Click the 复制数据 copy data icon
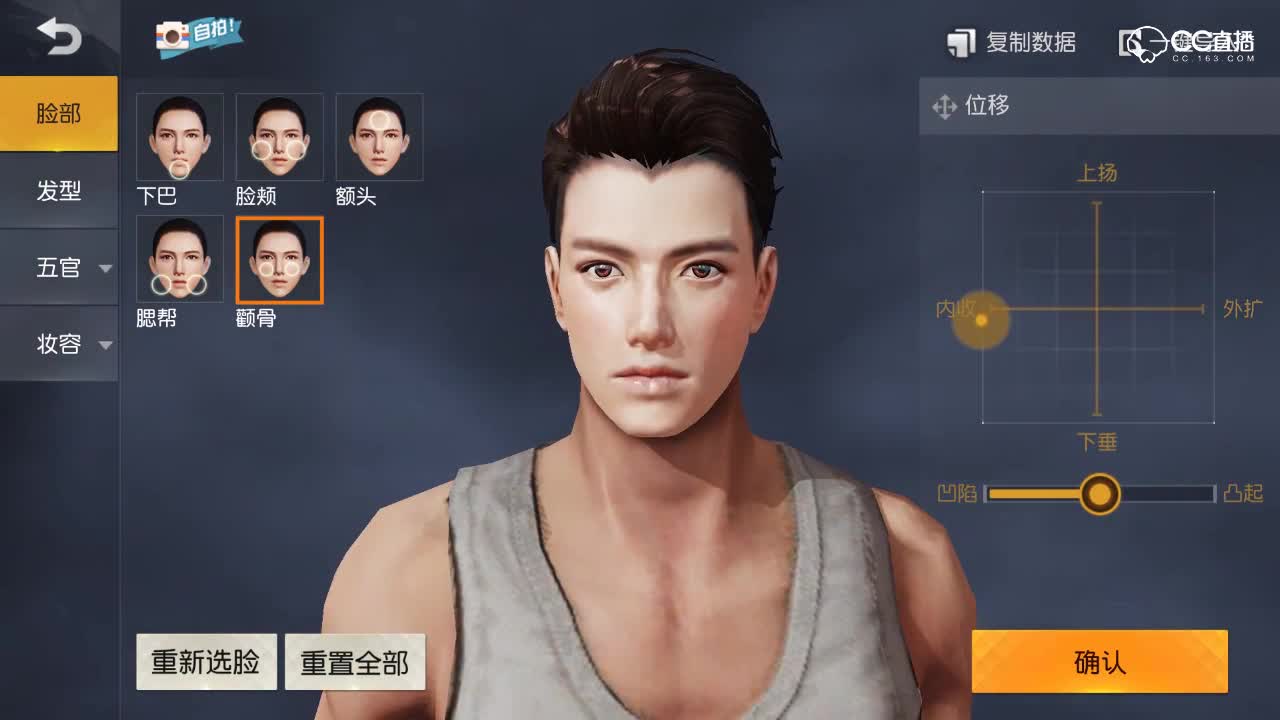 pos(963,42)
